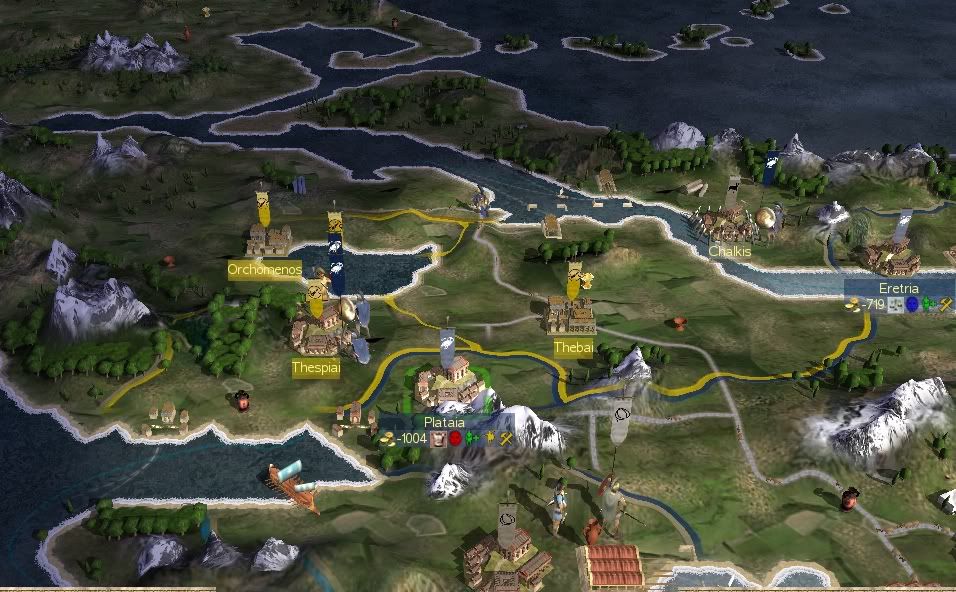Click the Thebai settlement name label
Screen dimensions: 956x592
pyautogui.click(x=573, y=346)
